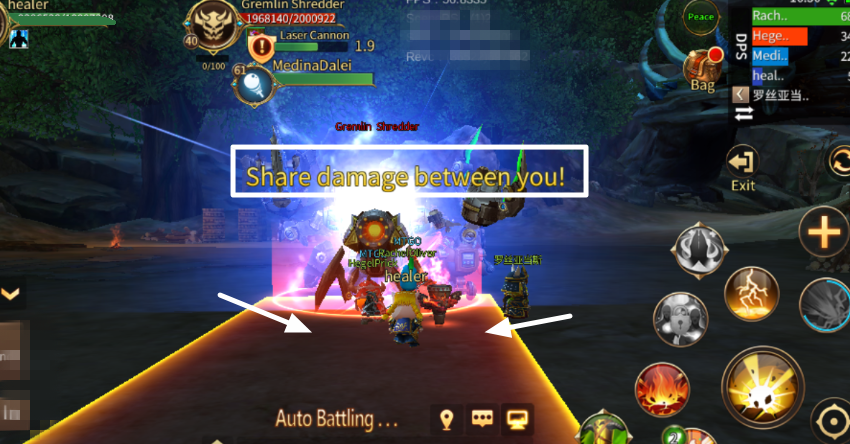
Task: Toggle the monitor display button
Action: pos(518,419)
